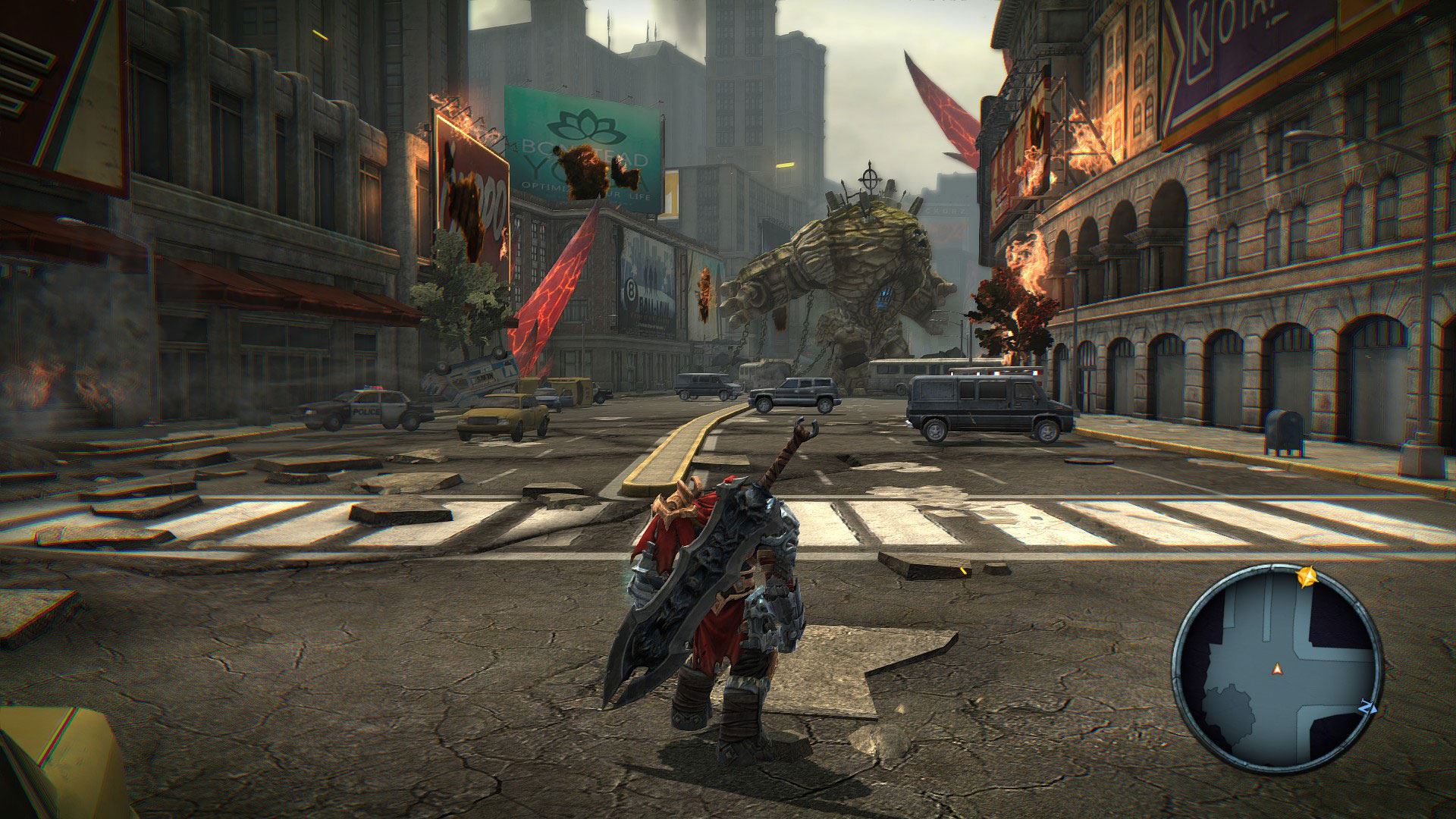Click the player arrow on the minimap

pyautogui.click(x=1277, y=668)
